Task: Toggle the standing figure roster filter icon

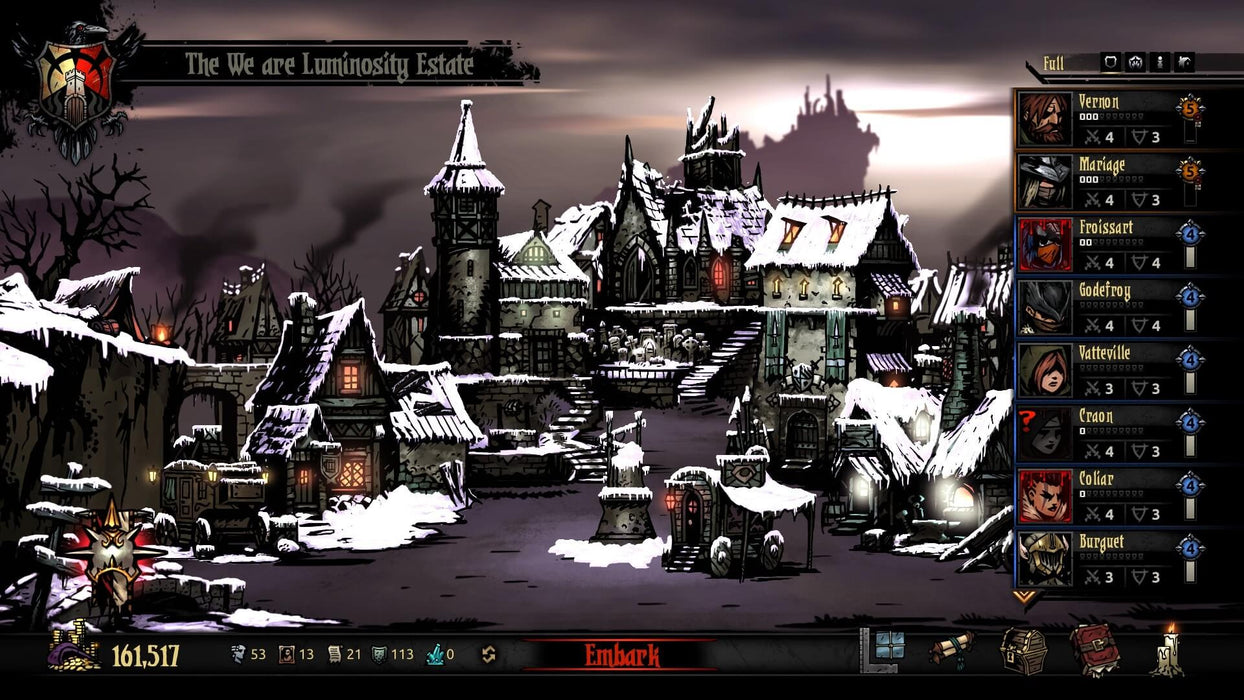Action: click(x=1160, y=62)
